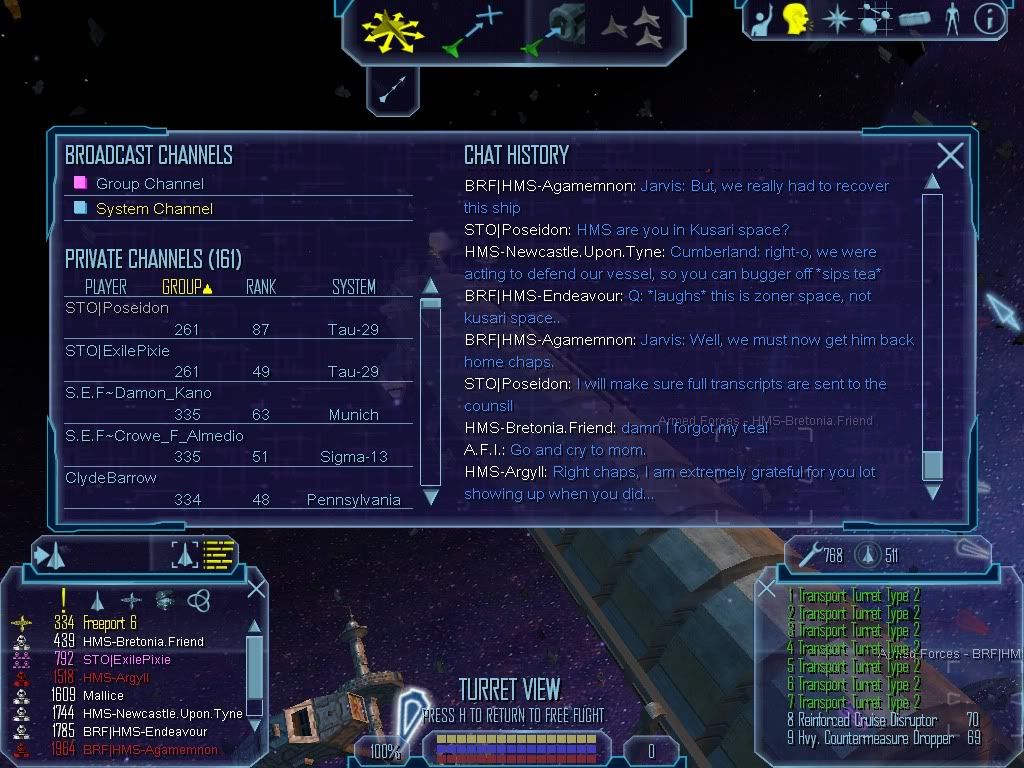This screenshot has height=768, width=1024.
Task: Activate the dock maneuver icon
Action: (553, 30)
